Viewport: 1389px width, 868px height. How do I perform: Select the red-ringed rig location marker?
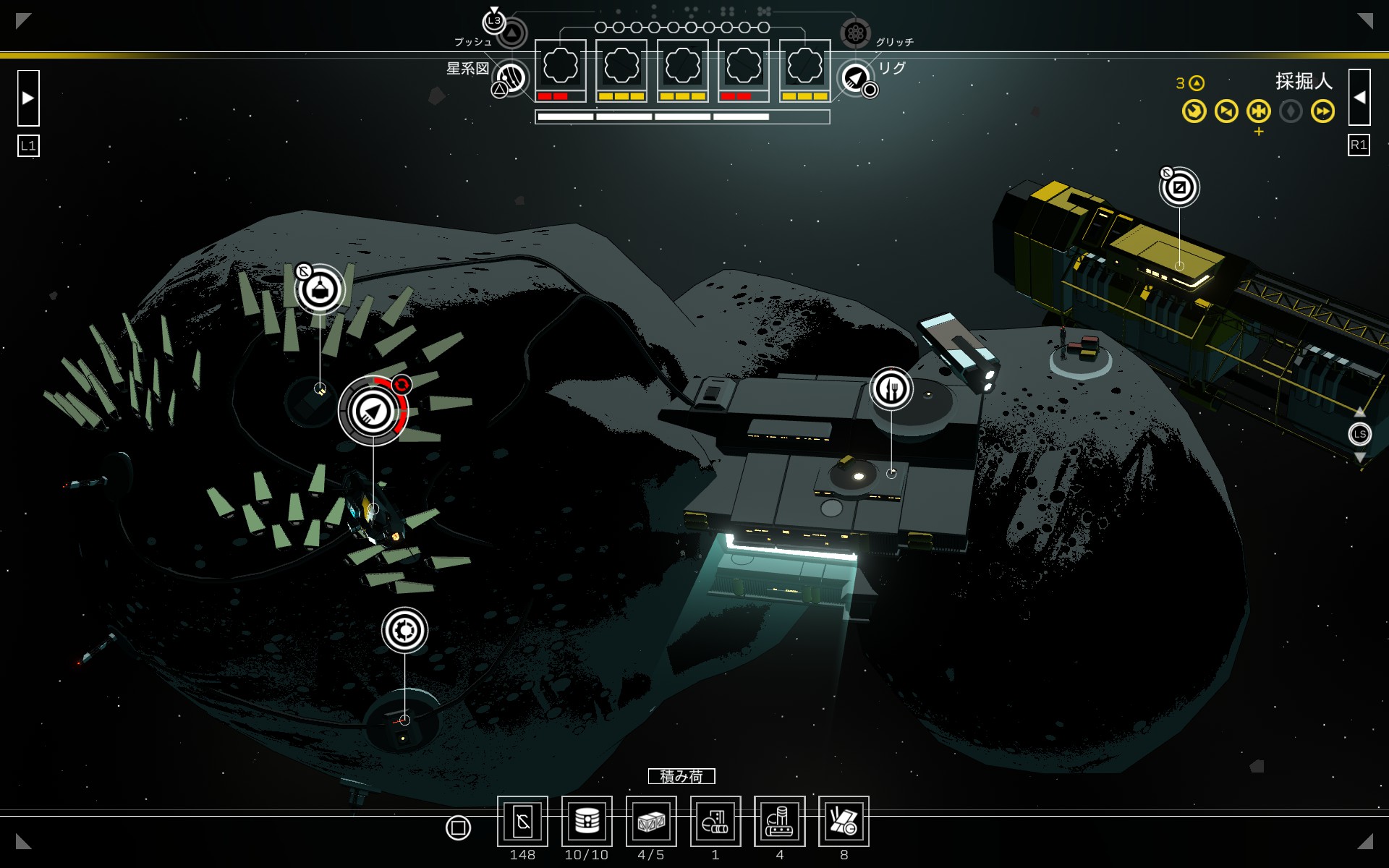pos(373,411)
